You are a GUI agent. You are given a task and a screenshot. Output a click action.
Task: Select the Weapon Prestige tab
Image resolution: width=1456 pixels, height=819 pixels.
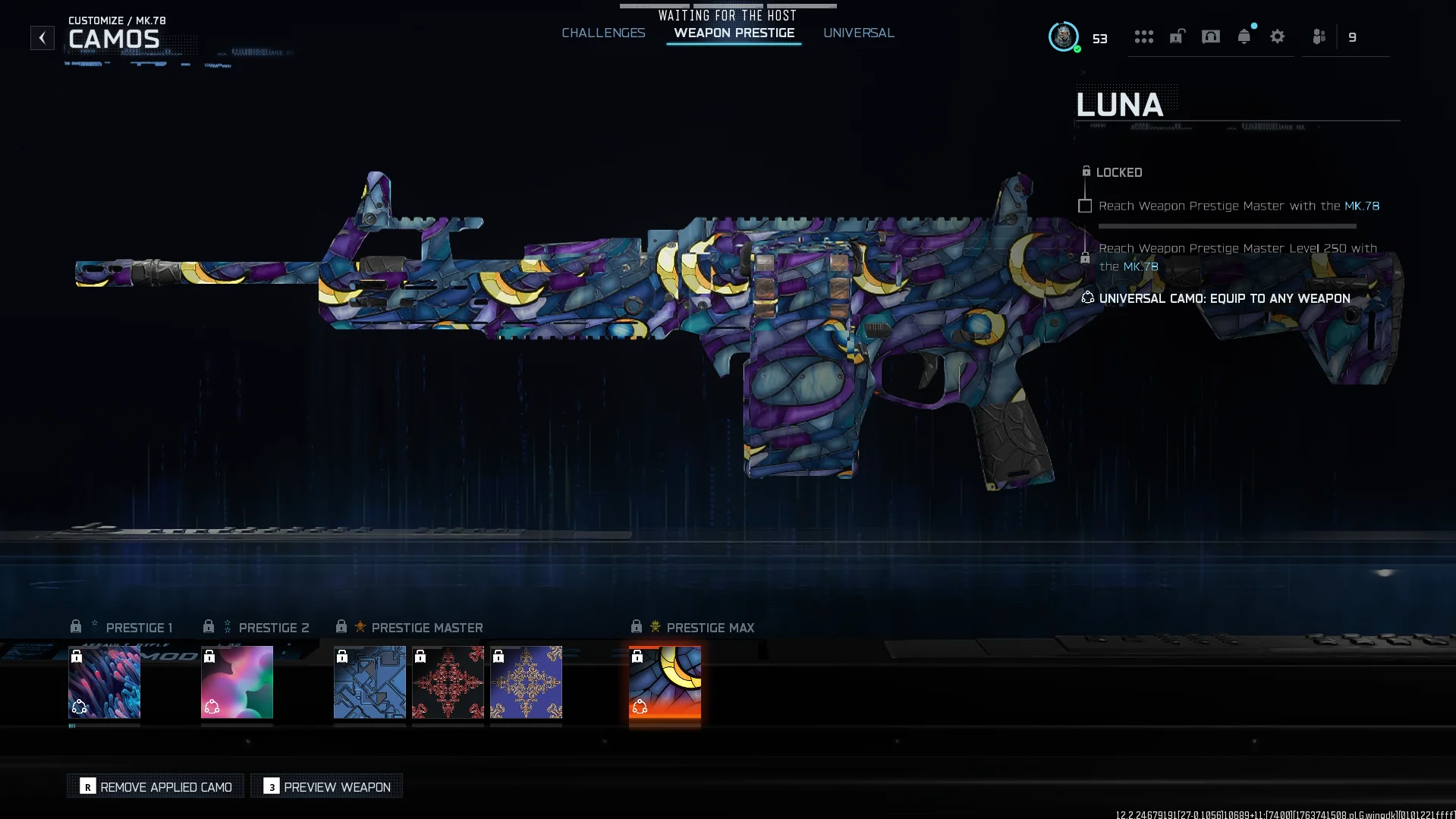[734, 33]
